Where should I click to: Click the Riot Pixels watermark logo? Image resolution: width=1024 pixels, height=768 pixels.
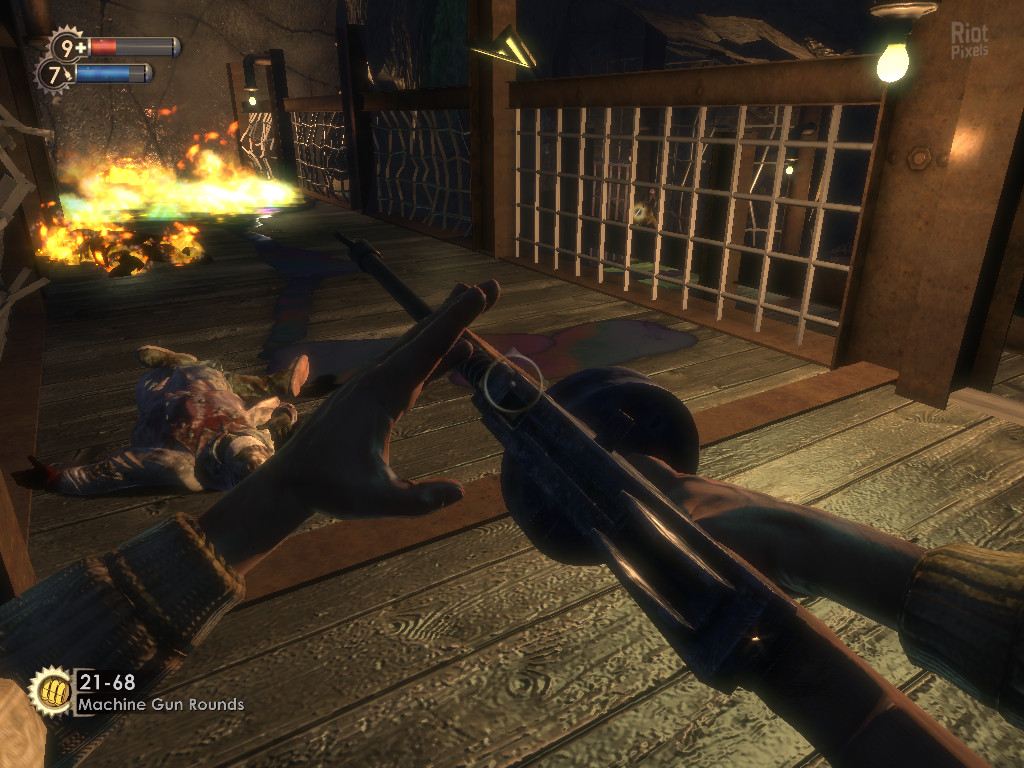coord(969,40)
